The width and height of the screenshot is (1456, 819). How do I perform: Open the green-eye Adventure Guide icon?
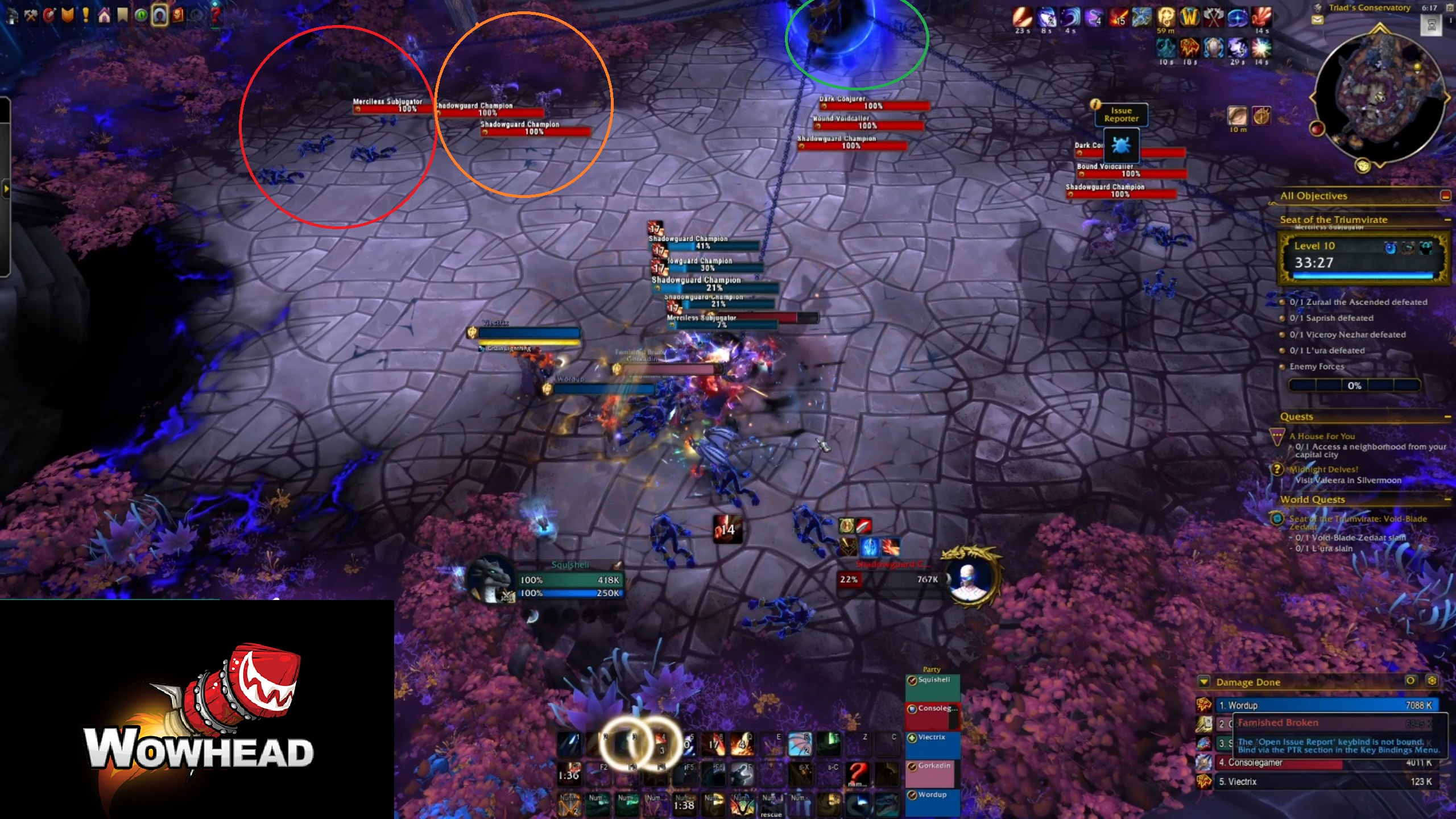click(140, 14)
